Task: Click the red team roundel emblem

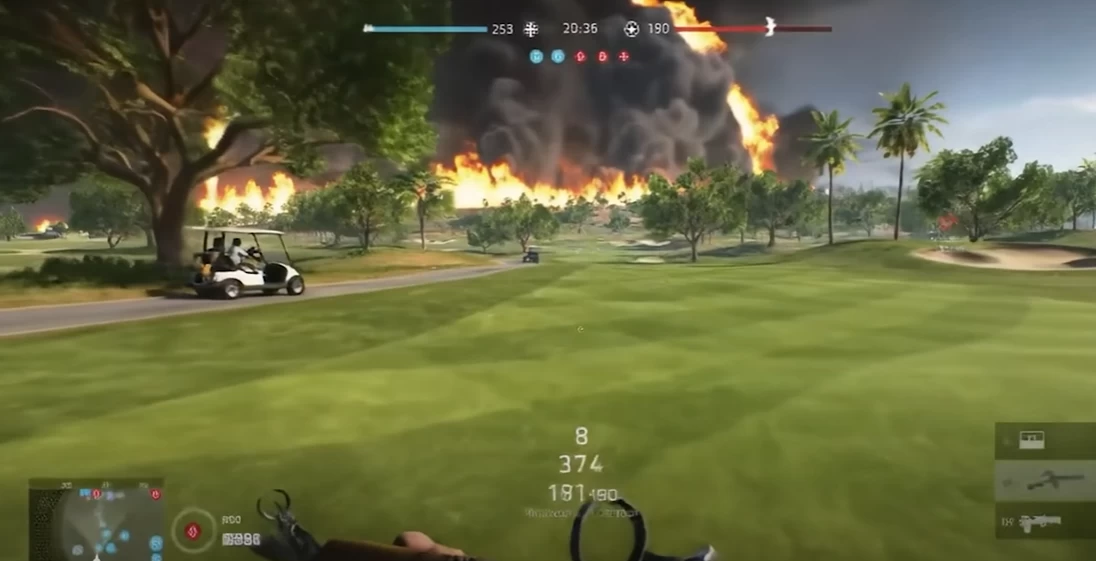Action: click(x=631, y=29)
